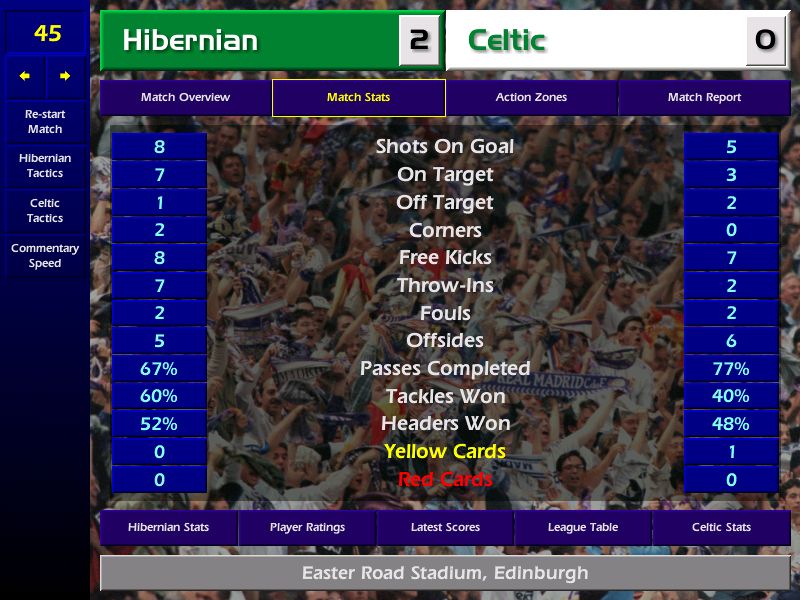Click the right yellow arrow button
The width and height of the screenshot is (800, 600).
[x=65, y=76]
